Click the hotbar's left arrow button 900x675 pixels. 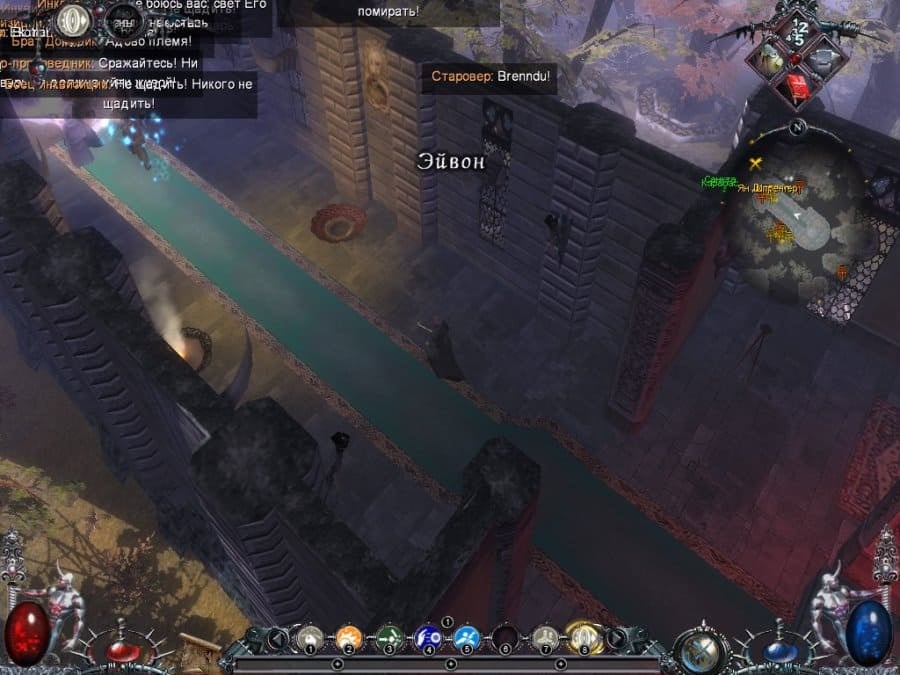coord(279,637)
